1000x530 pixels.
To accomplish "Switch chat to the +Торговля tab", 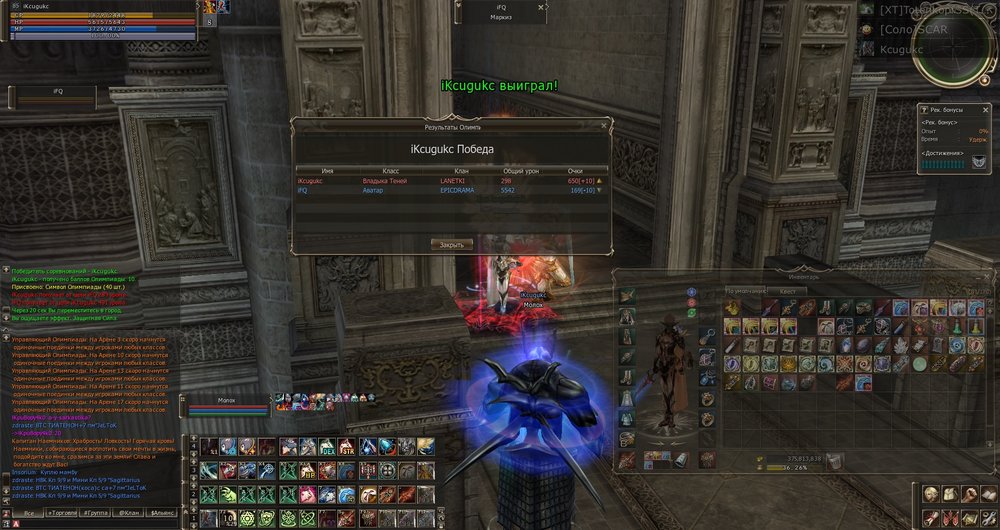I will click(x=64, y=512).
